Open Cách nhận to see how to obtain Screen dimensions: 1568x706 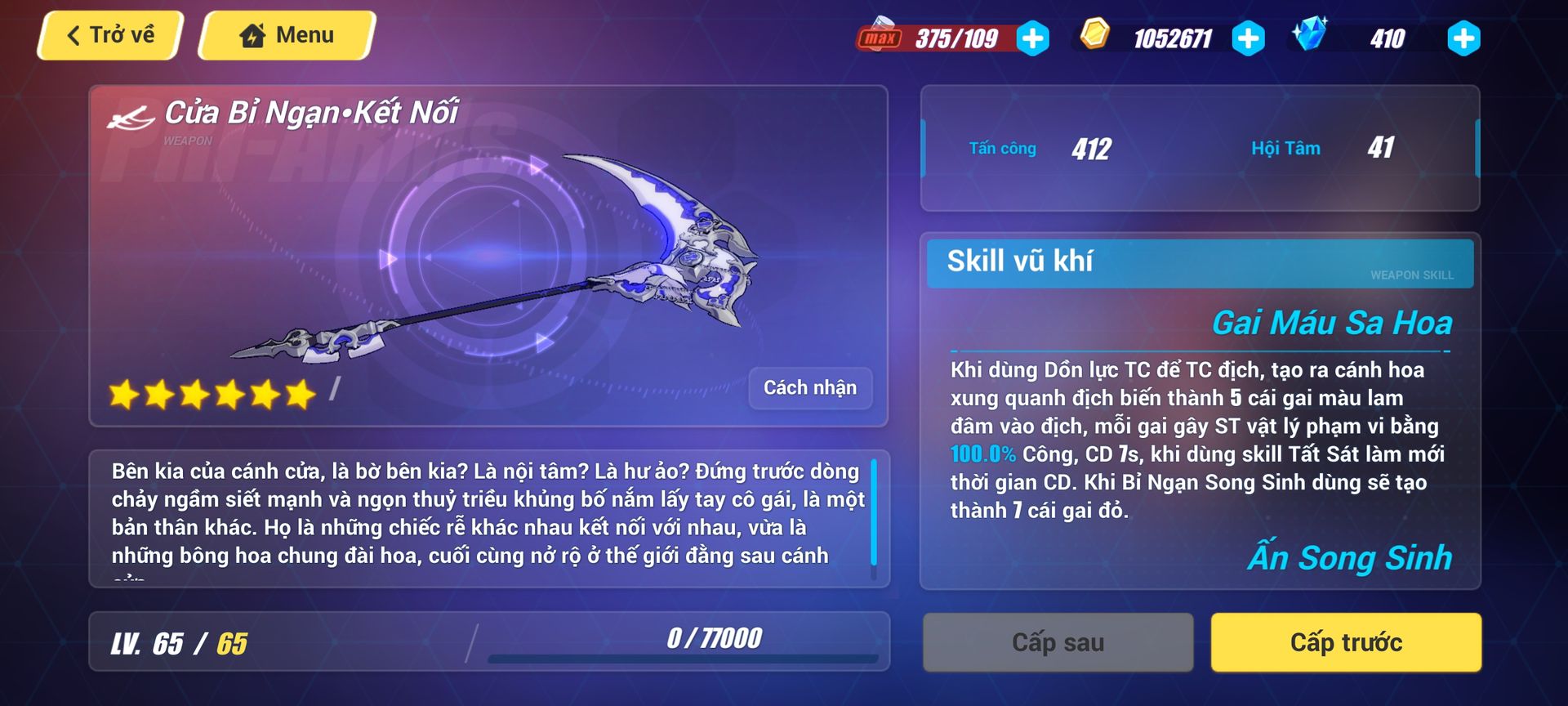(x=809, y=387)
